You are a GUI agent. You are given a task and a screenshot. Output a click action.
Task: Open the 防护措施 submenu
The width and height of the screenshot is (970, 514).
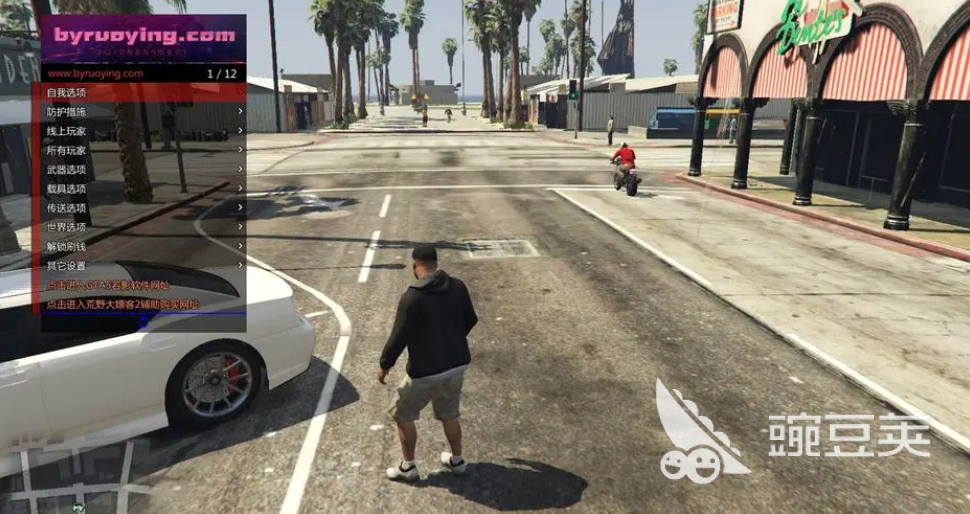[143, 111]
